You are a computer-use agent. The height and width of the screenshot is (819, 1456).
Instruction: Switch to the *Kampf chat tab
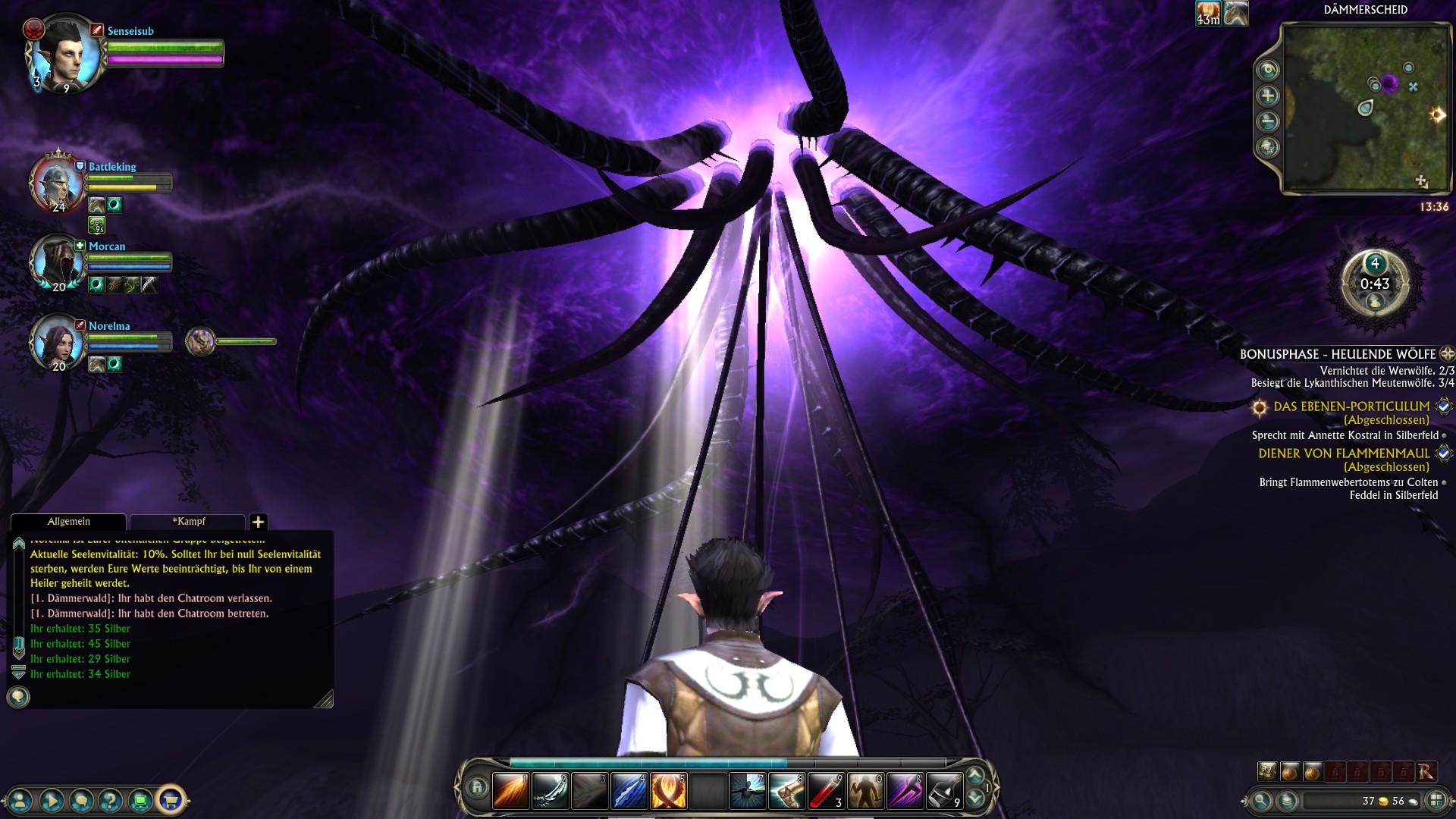(x=190, y=522)
